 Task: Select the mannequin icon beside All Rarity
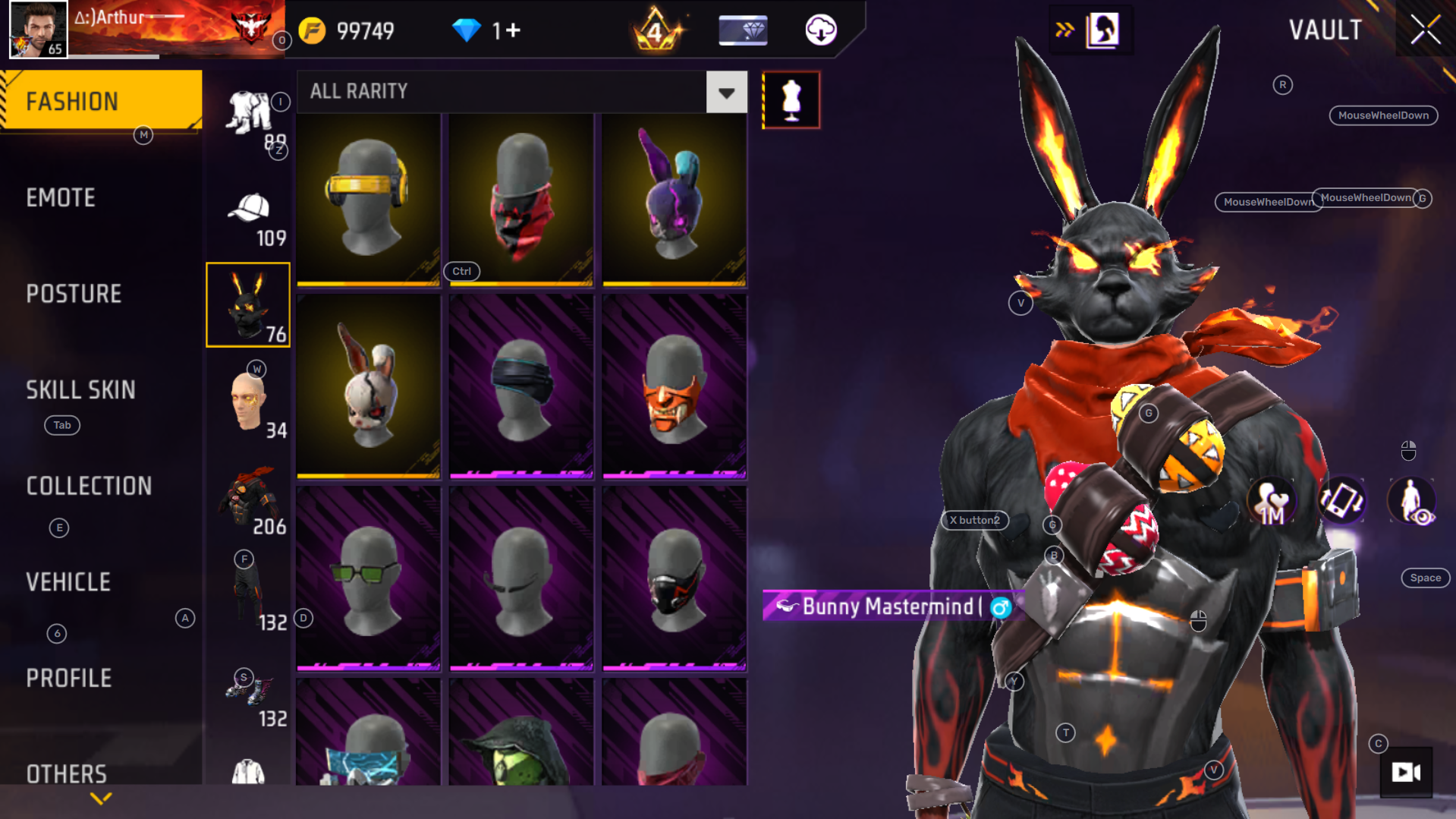coord(791,99)
